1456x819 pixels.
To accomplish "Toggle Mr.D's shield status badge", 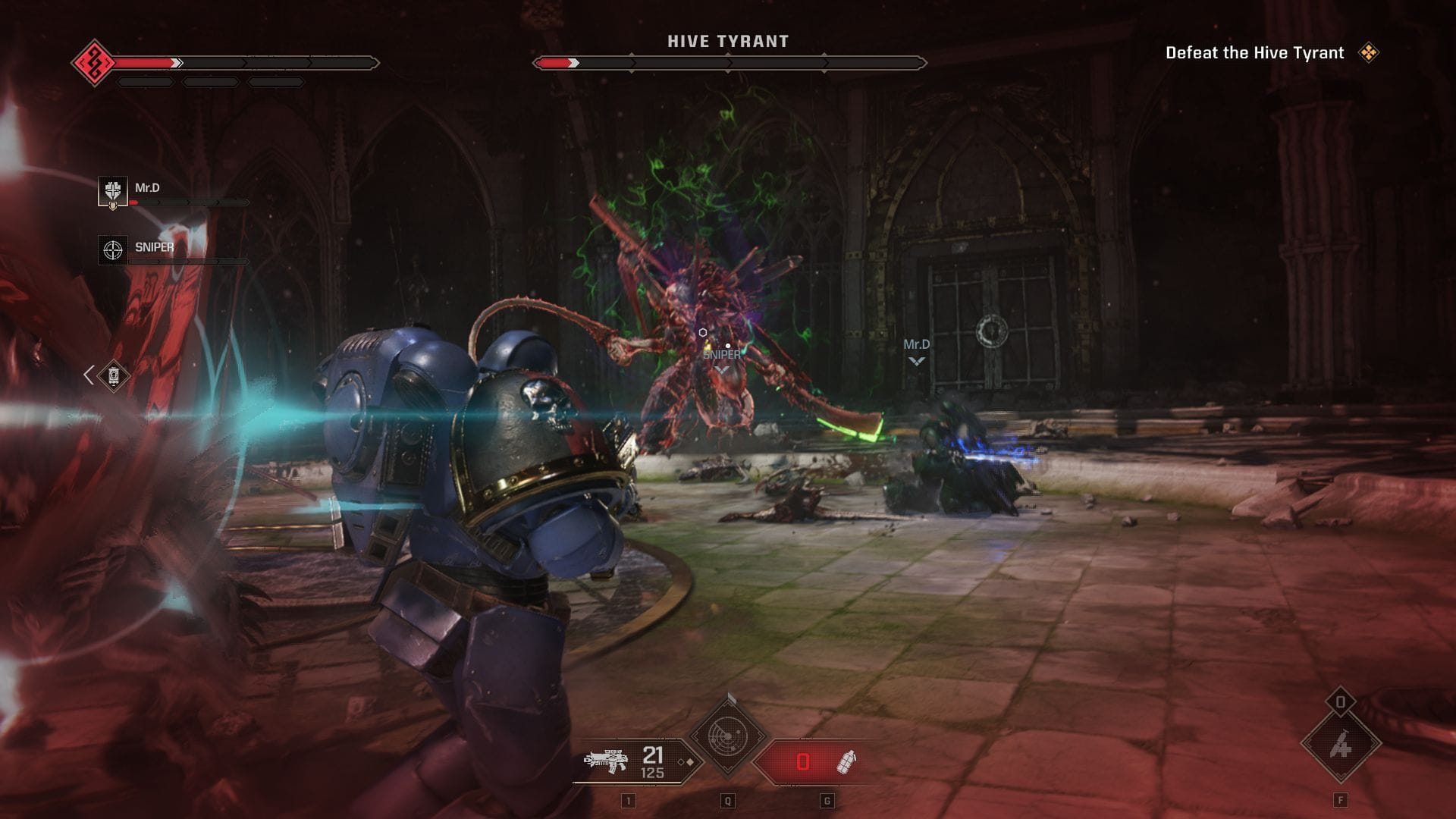I will click(113, 206).
